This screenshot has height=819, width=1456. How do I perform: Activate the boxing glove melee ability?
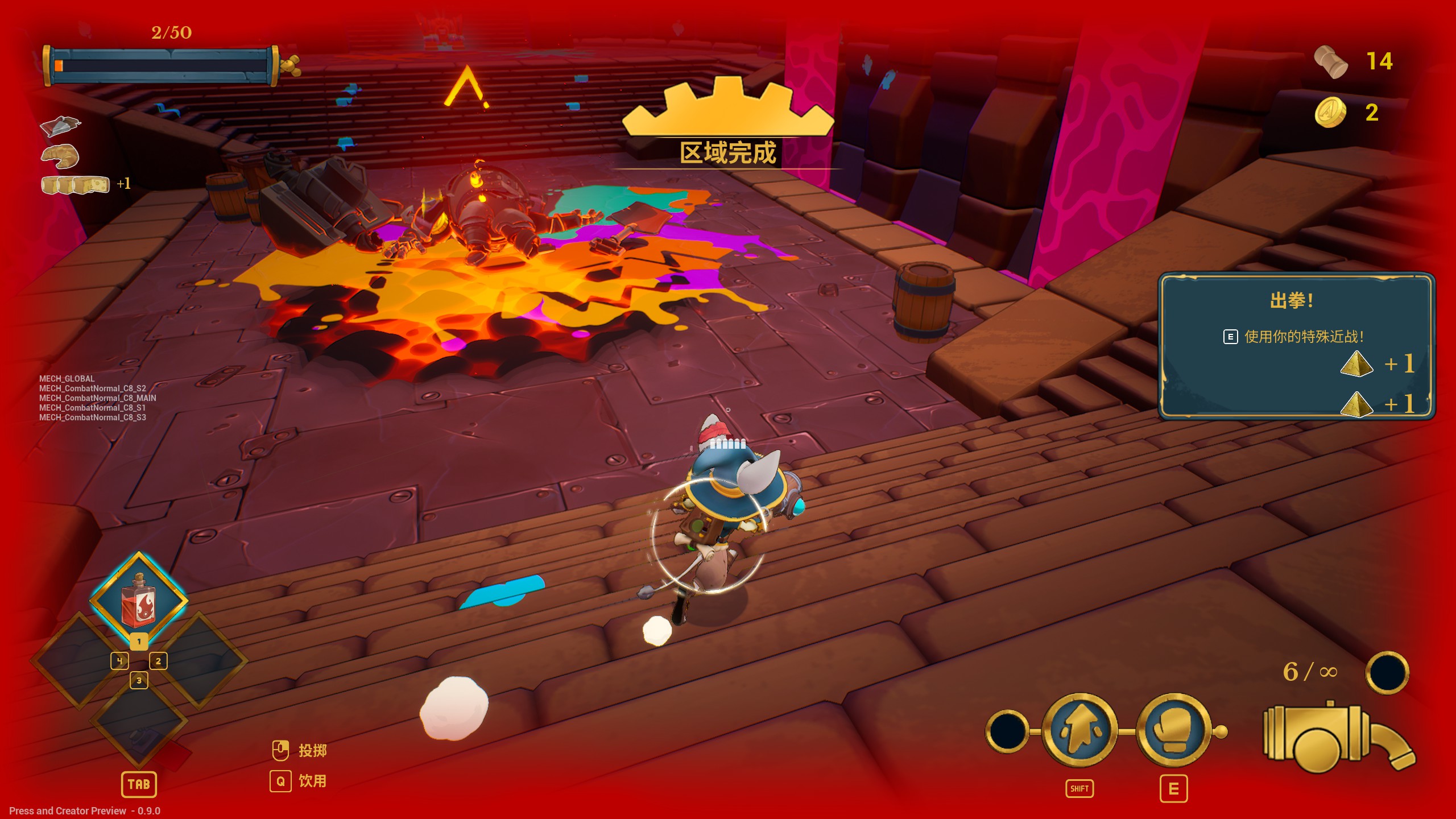pos(1173,730)
